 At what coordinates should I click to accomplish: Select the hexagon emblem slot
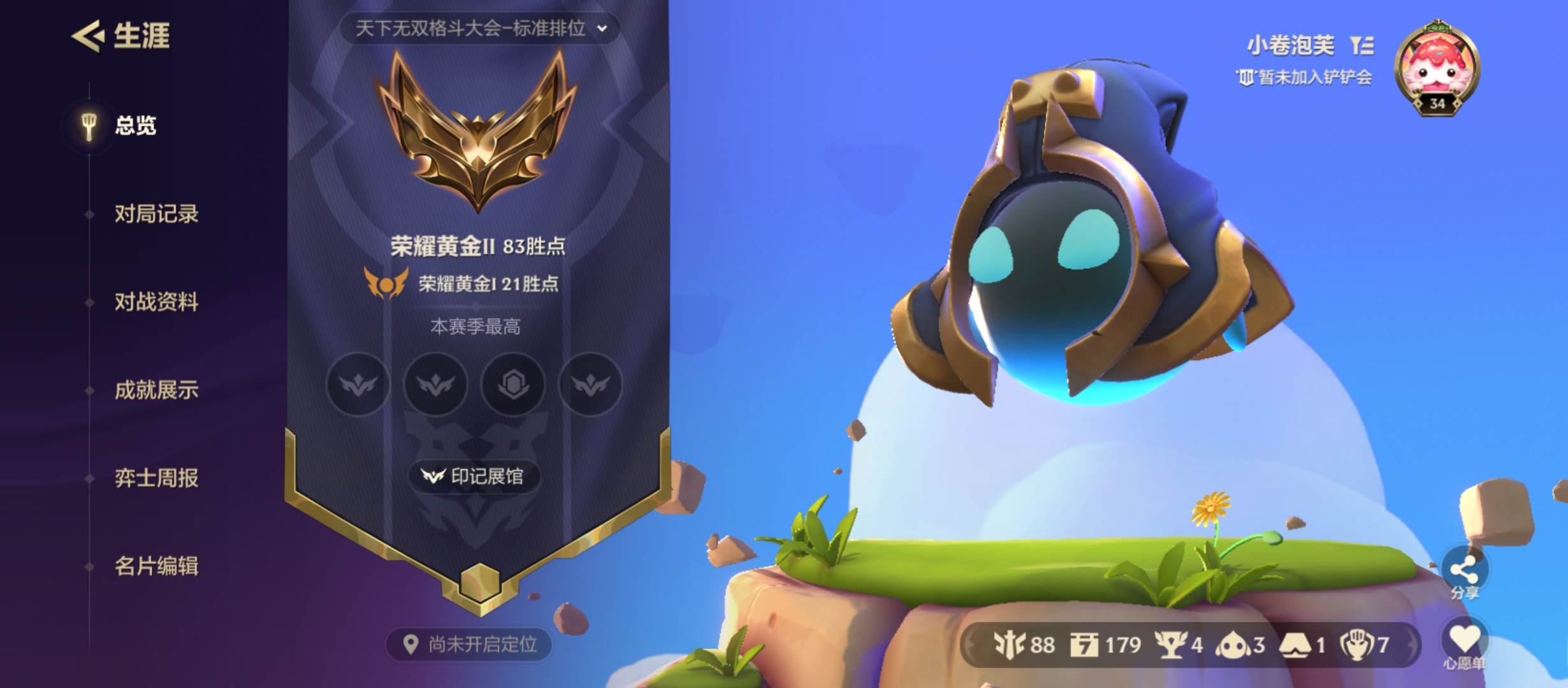tap(513, 384)
